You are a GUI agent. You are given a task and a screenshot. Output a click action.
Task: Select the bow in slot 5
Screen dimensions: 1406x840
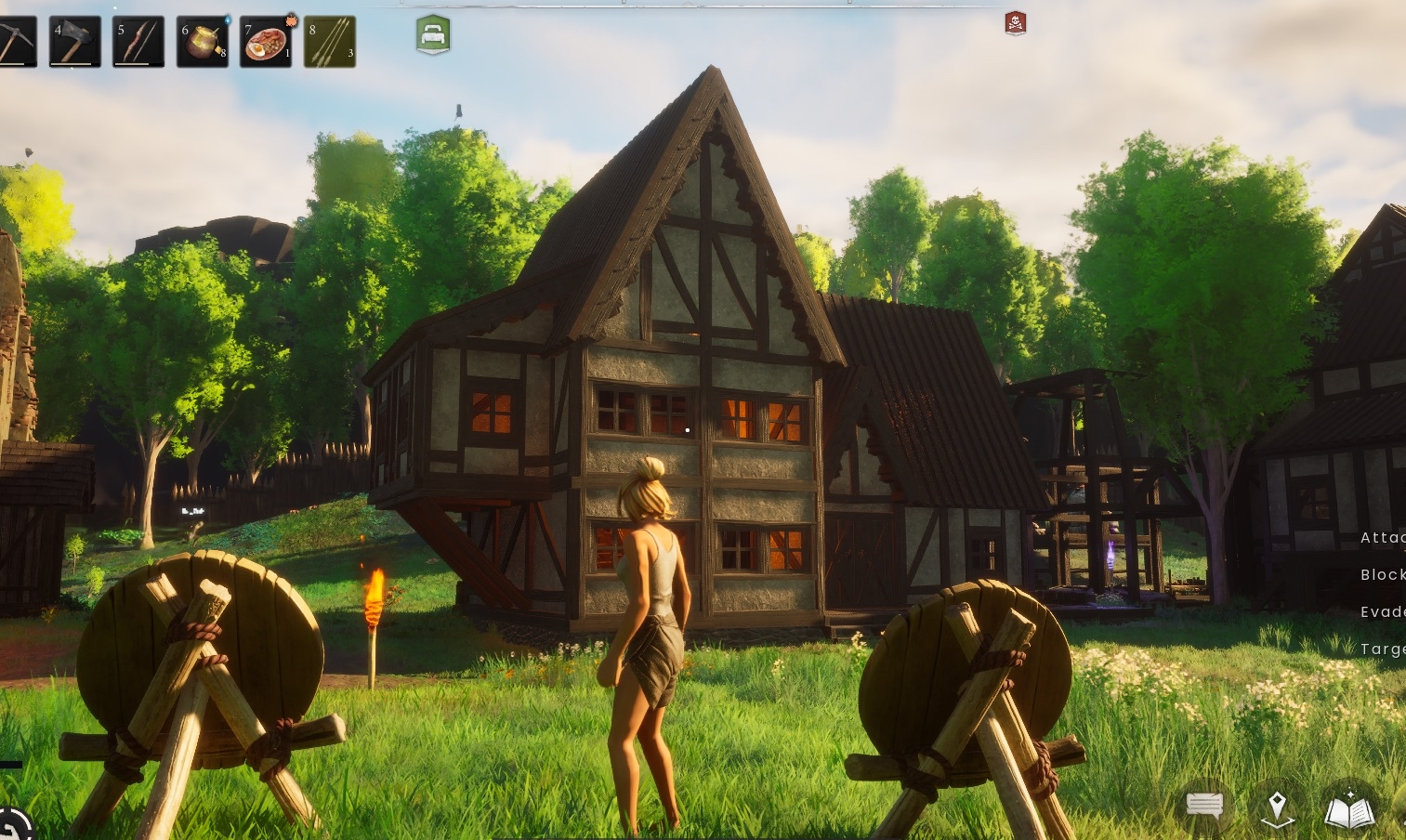coord(138,42)
